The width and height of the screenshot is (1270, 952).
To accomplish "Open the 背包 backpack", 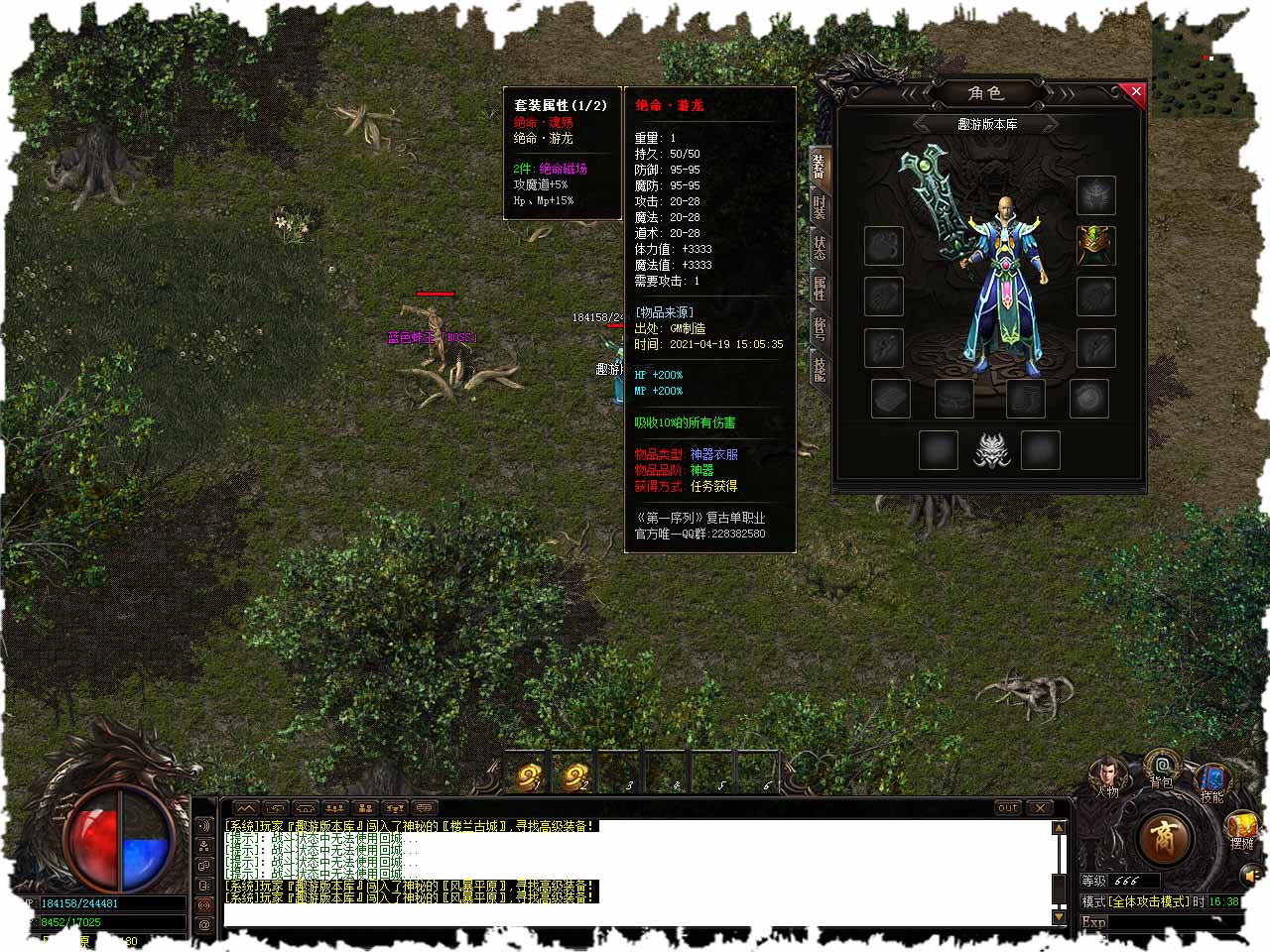I will 1161,769.
